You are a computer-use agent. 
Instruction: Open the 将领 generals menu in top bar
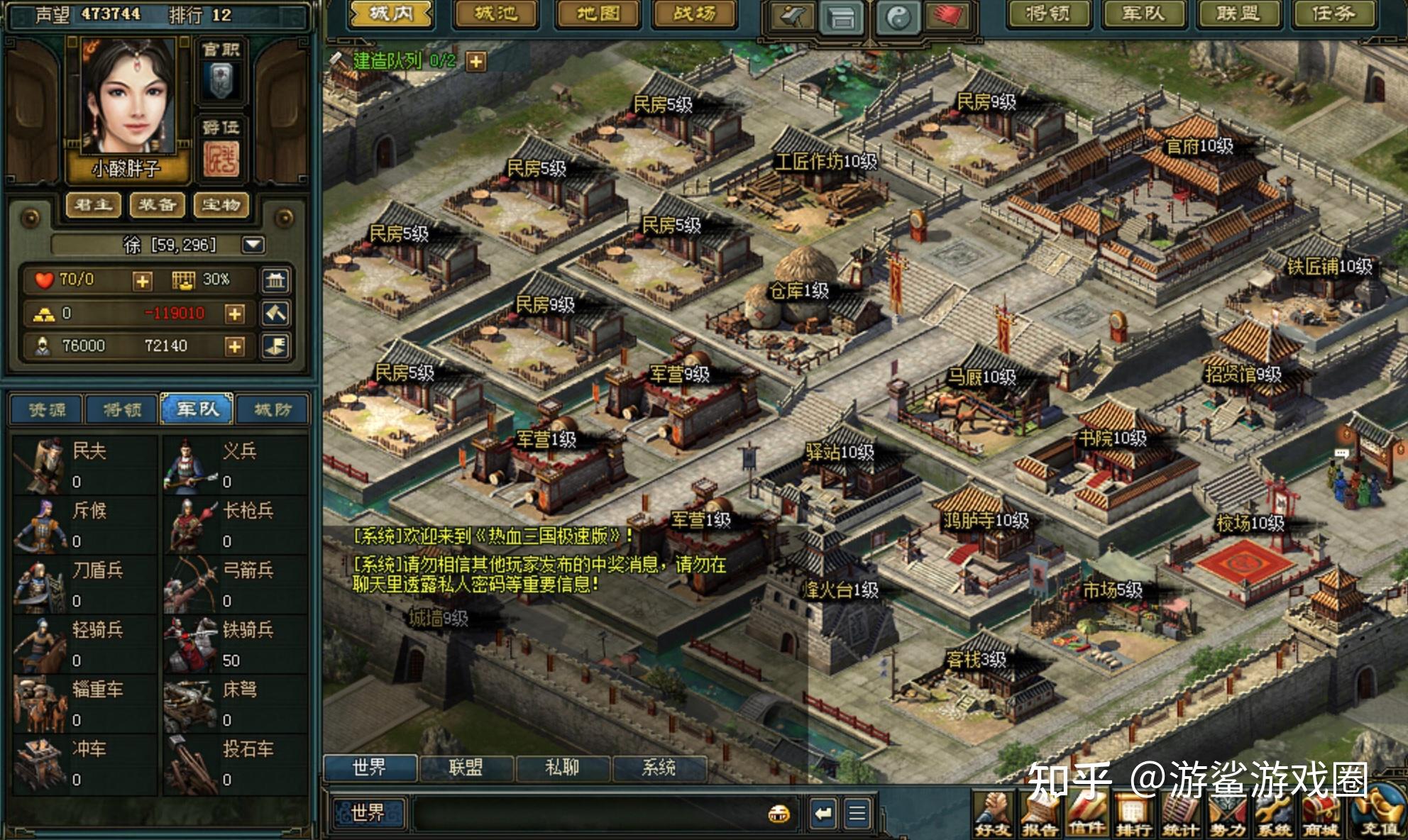tap(1047, 14)
